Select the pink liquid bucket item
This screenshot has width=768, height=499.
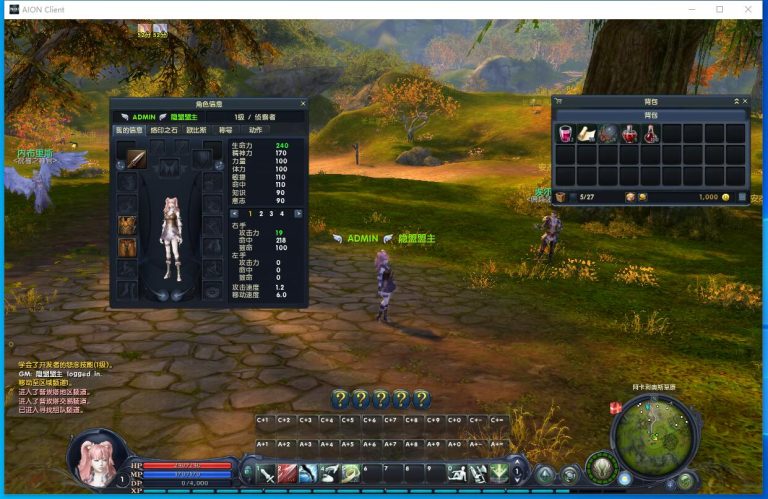pos(565,133)
